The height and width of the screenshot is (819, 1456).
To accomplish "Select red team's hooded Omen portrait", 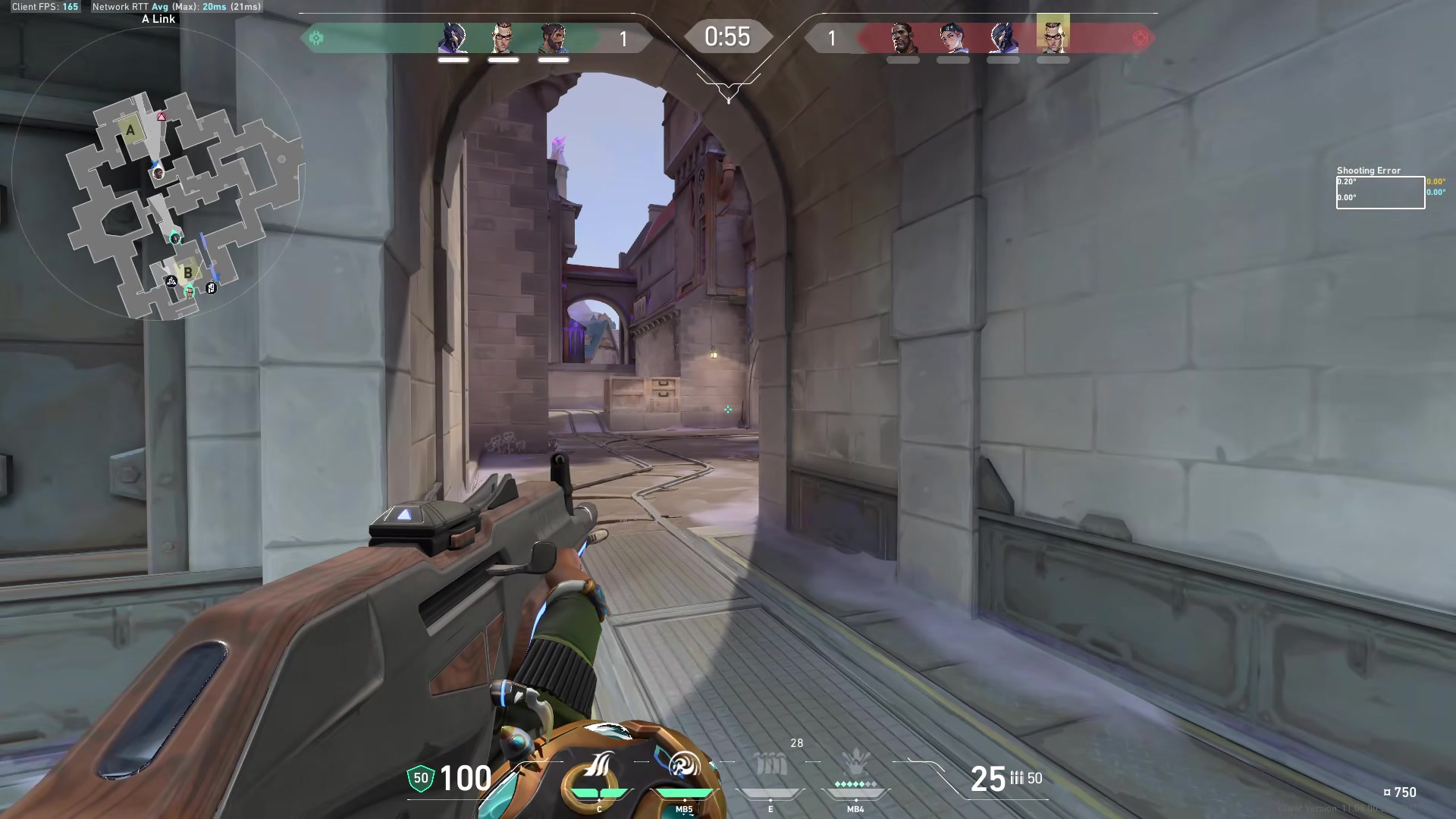I will coord(1003,38).
